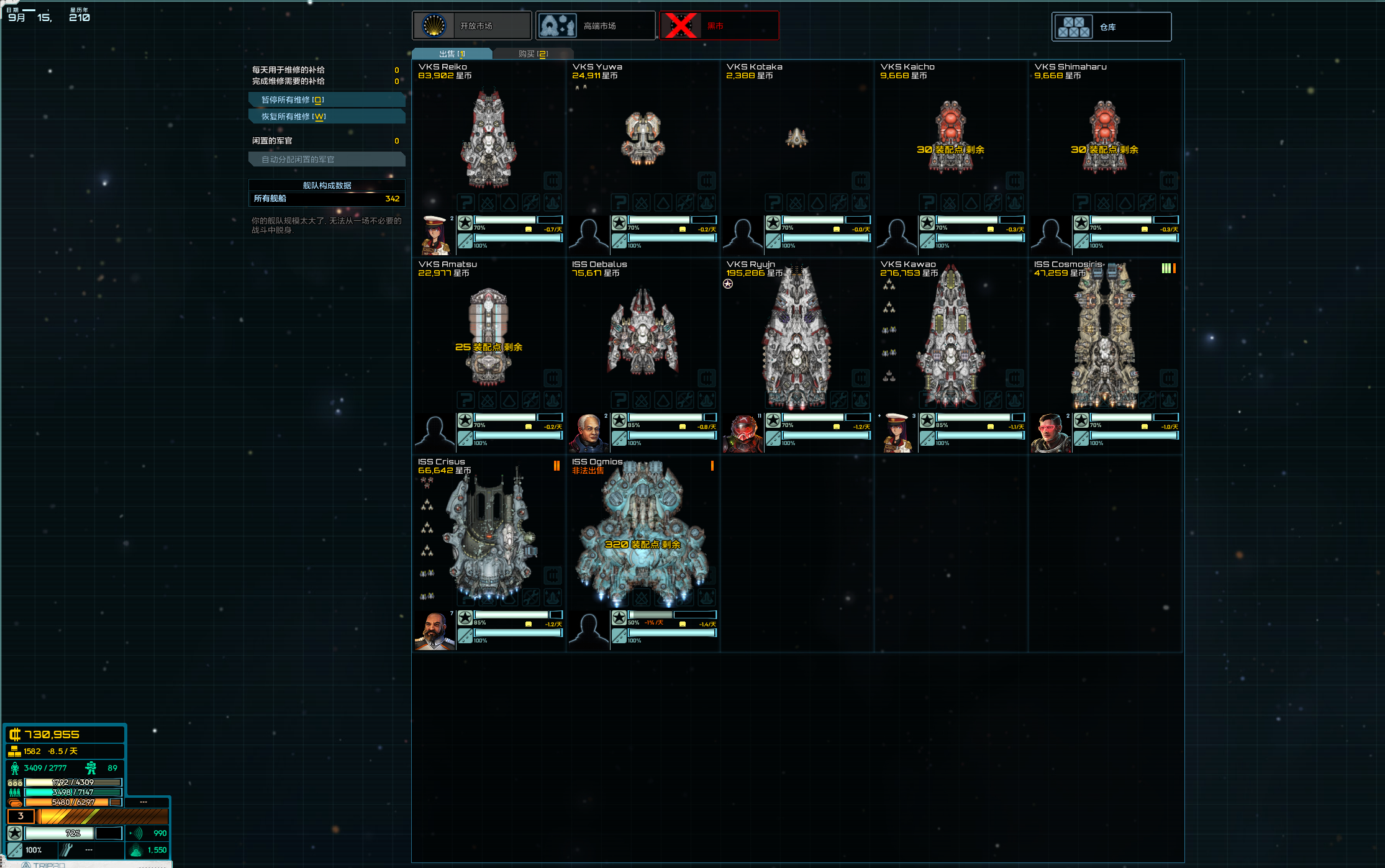The height and width of the screenshot is (868, 1385).
Task: Select the ISS Ogmios ship card
Action: click(x=643, y=534)
